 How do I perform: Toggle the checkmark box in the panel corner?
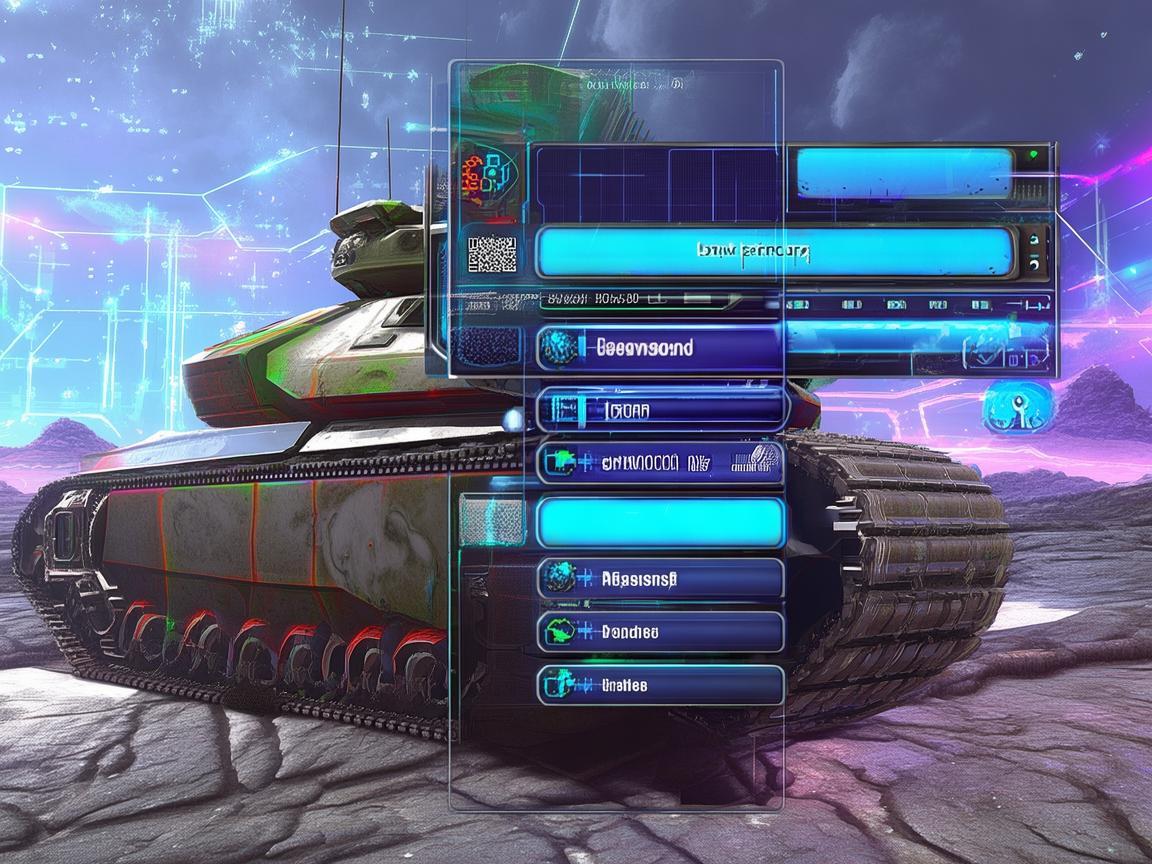coord(983,353)
